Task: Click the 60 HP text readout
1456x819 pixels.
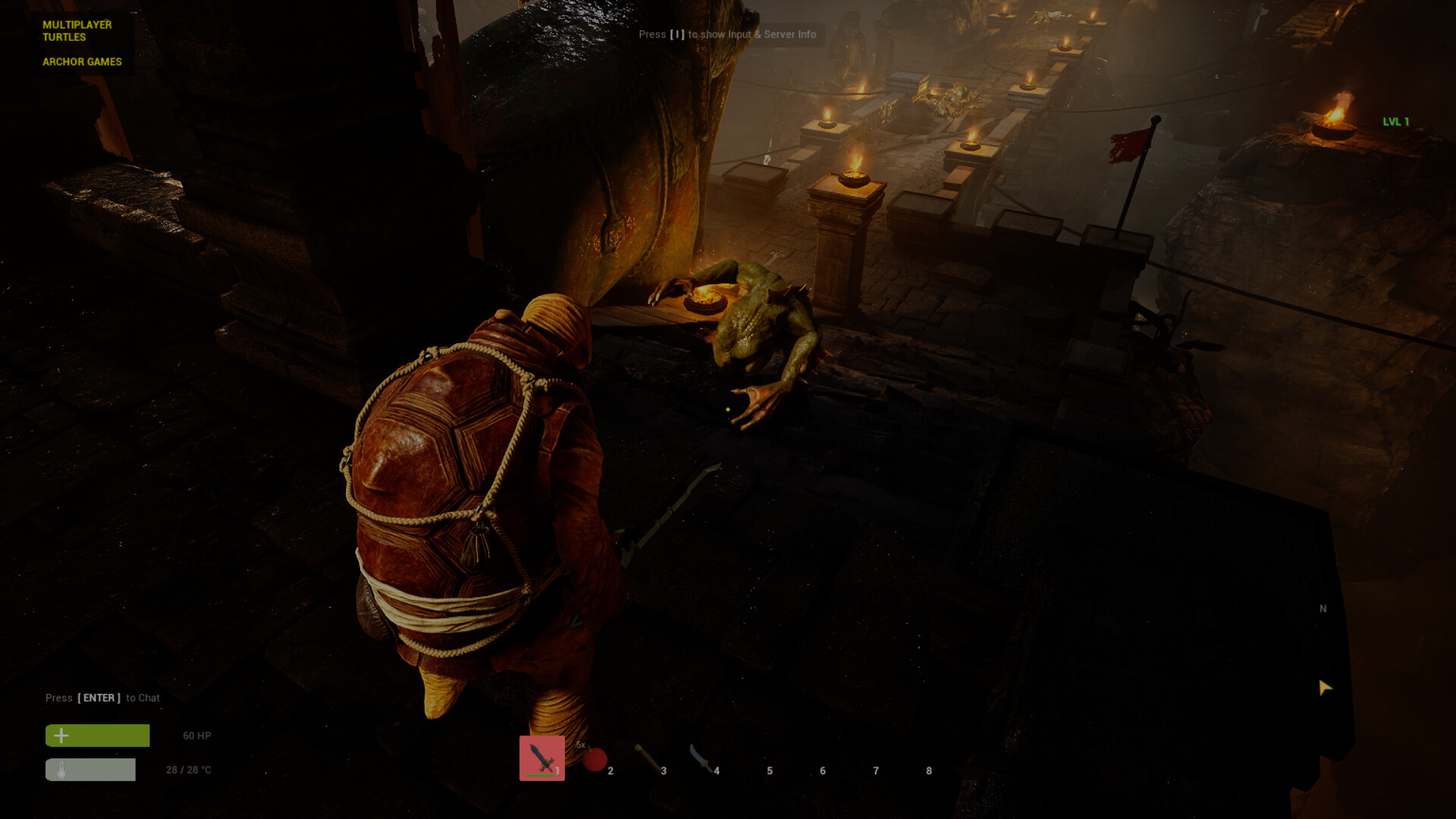Action: click(196, 736)
